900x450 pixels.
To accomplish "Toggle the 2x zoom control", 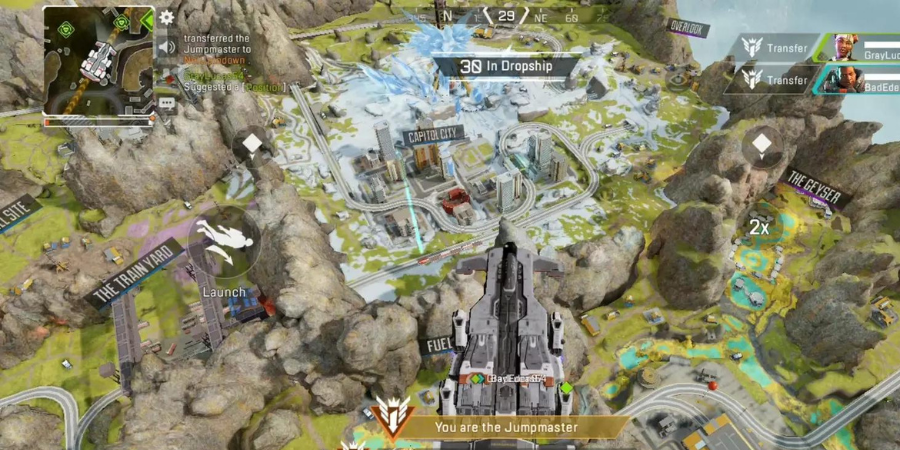I will pos(760,227).
